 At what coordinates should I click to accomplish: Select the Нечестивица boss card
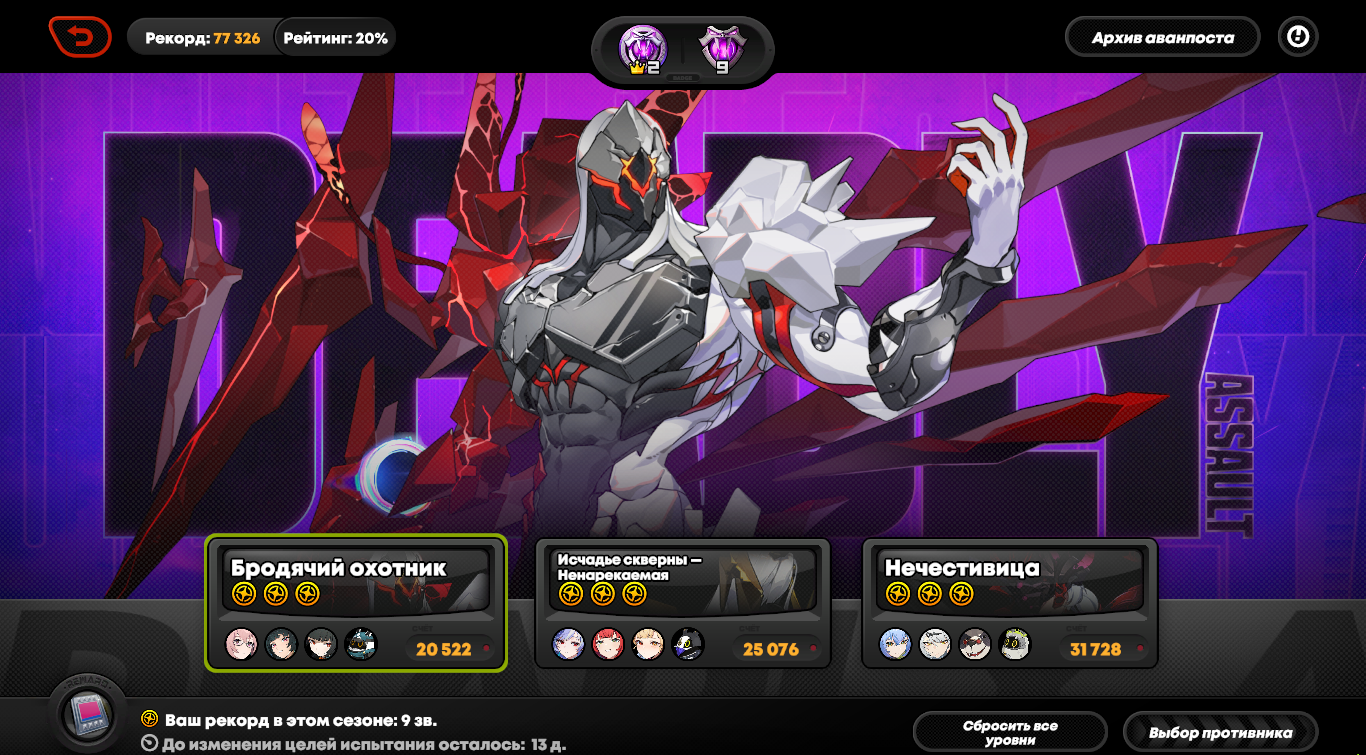coord(1009,603)
